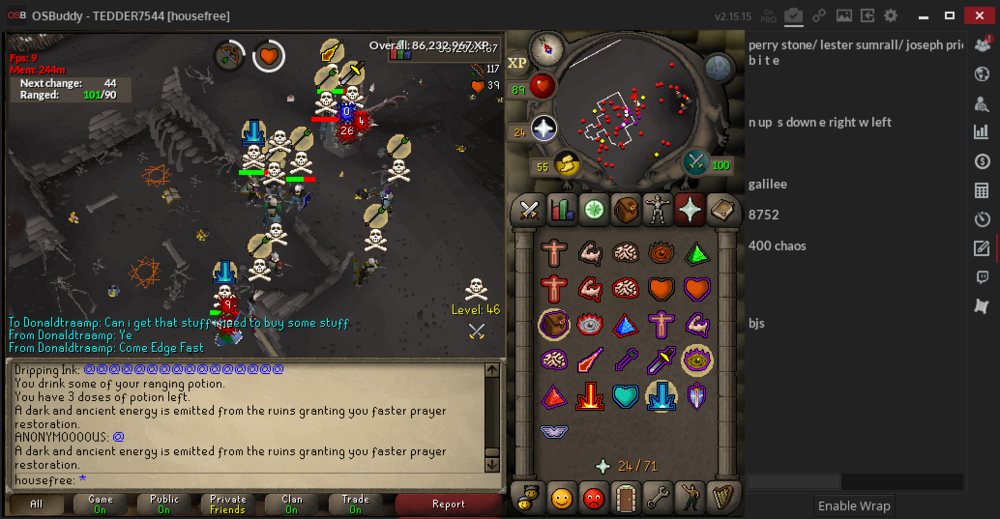Toggle the Private chat filter
The image size is (1000, 519).
tap(228, 504)
